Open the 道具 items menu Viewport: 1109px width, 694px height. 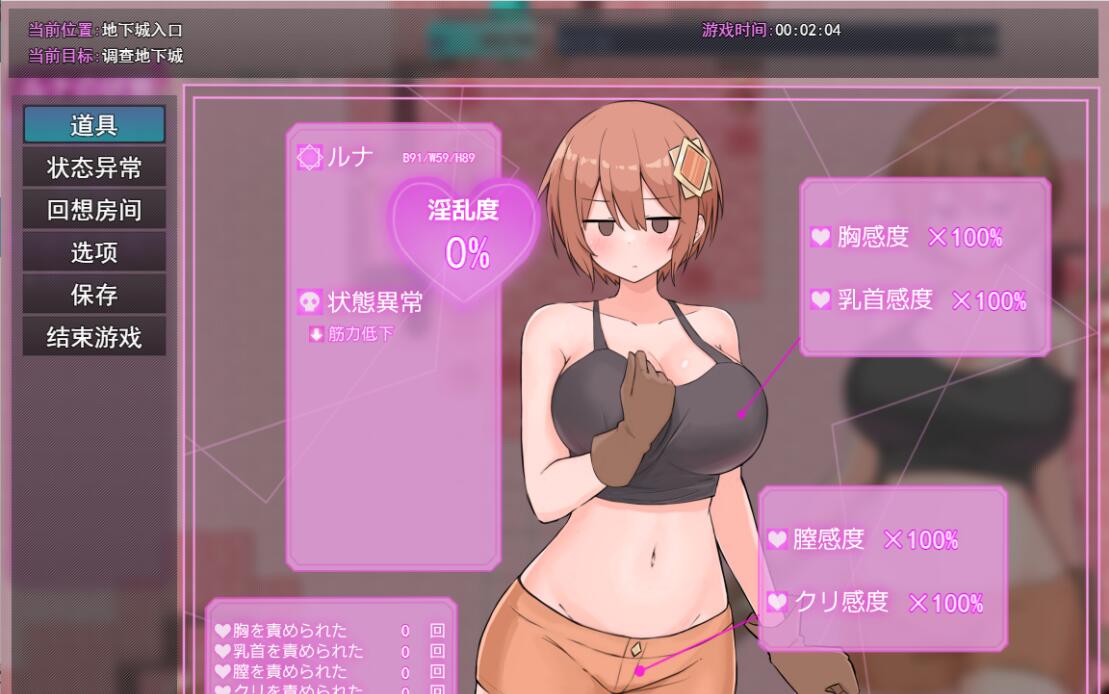coord(94,125)
